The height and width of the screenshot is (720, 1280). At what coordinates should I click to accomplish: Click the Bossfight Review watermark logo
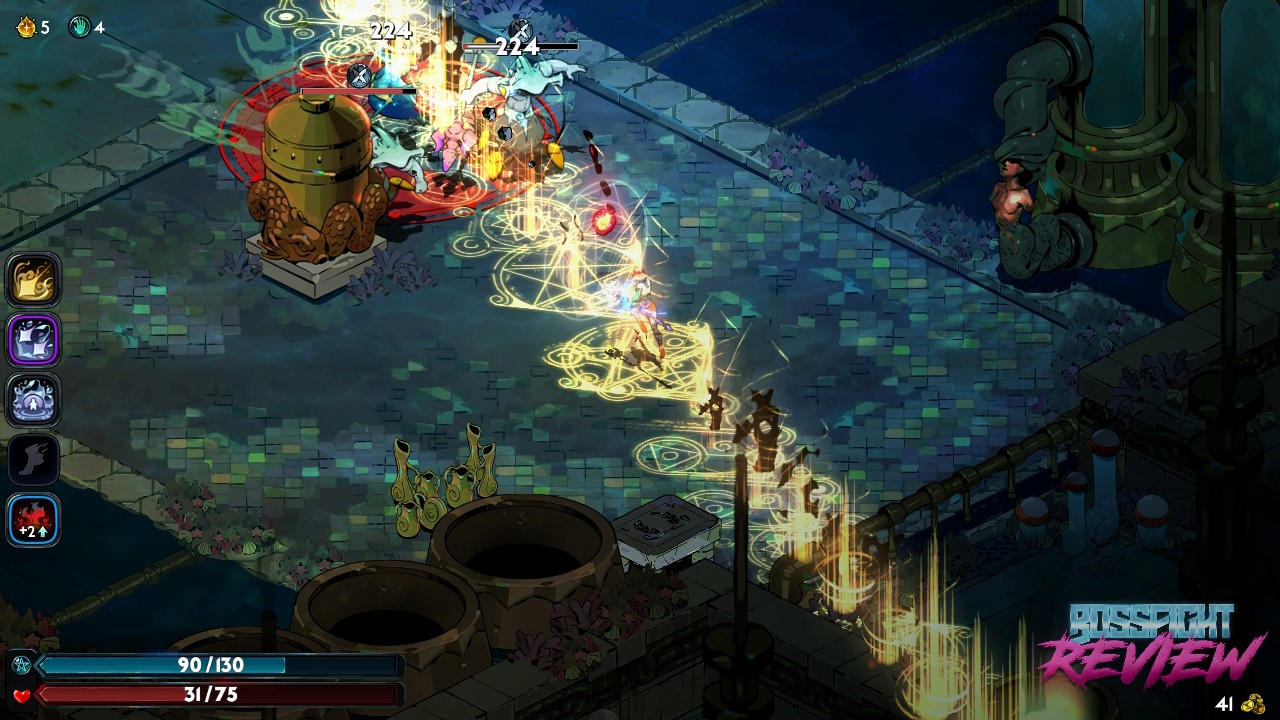(x=1150, y=645)
